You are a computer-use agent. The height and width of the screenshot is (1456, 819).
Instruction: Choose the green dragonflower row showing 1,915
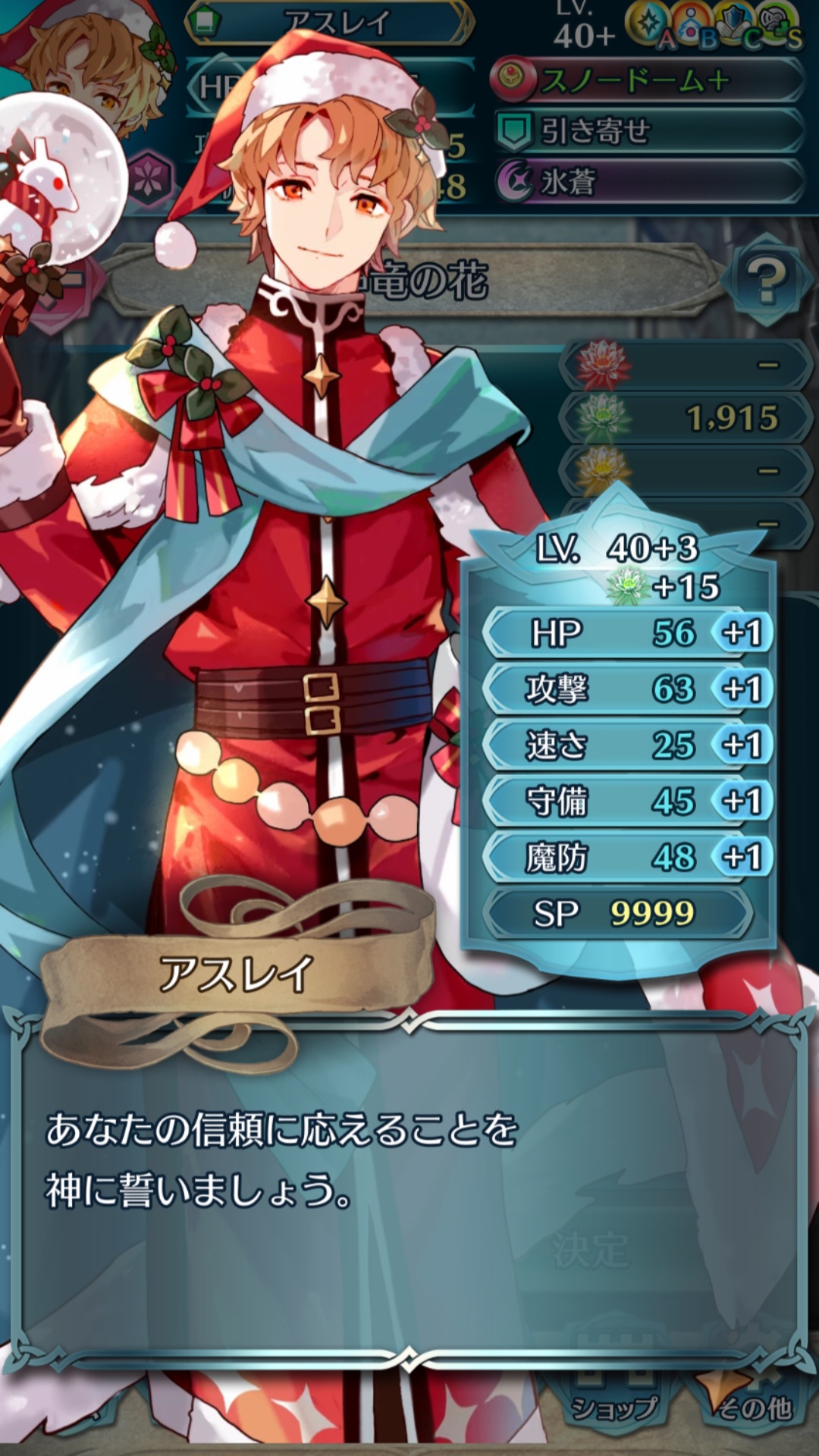(x=685, y=418)
